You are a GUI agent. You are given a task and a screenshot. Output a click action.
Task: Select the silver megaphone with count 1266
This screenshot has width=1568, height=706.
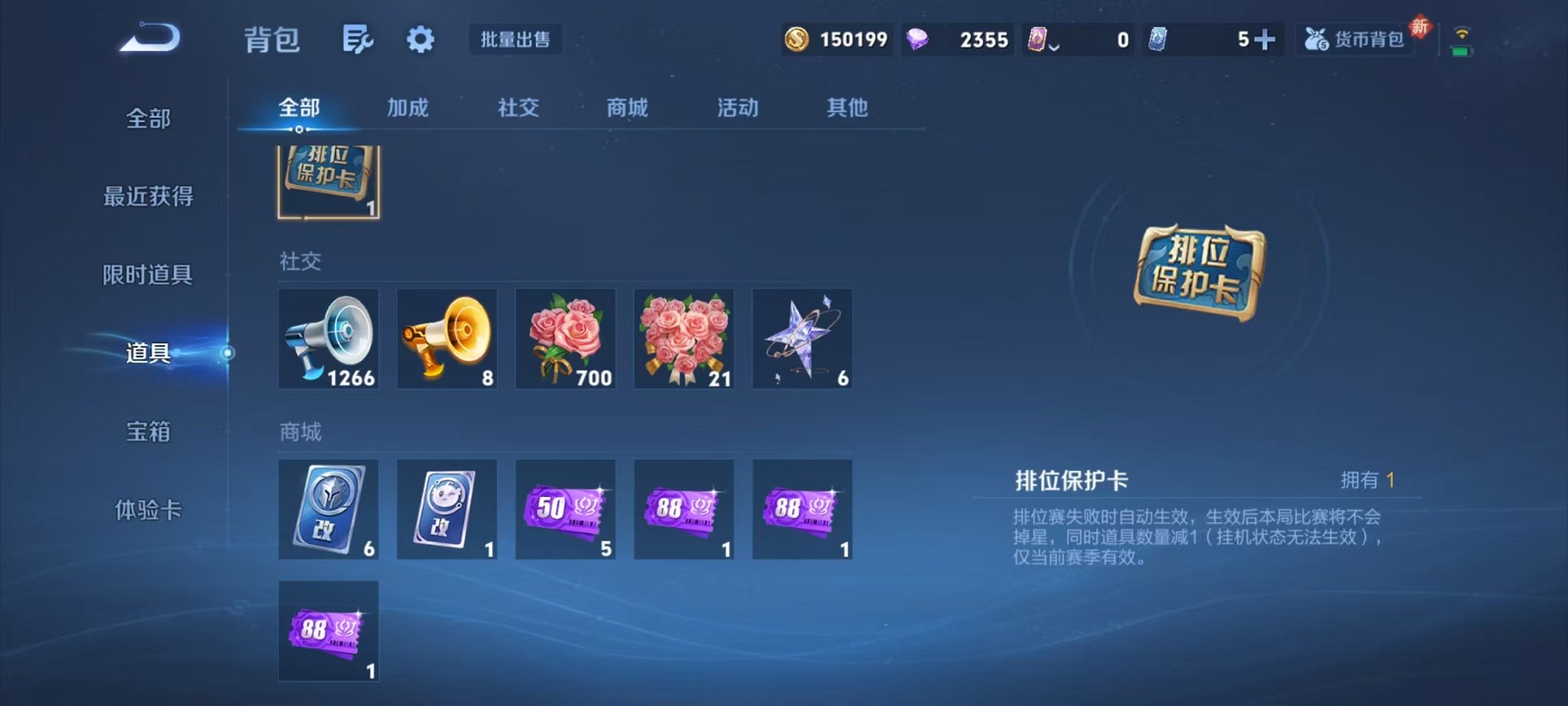coord(328,338)
